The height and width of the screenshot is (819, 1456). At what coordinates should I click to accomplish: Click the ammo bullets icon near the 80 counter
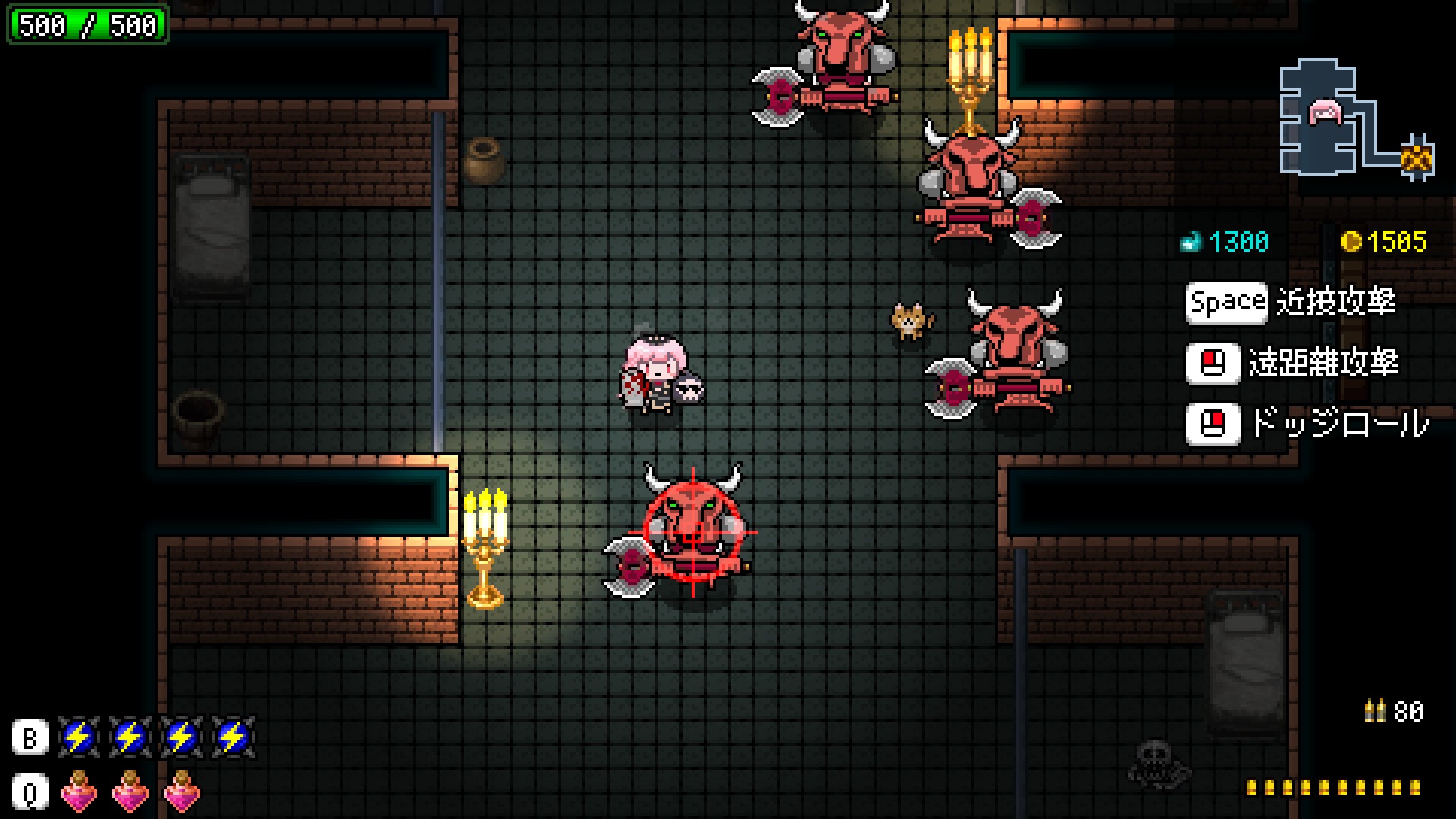click(x=1376, y=711)
